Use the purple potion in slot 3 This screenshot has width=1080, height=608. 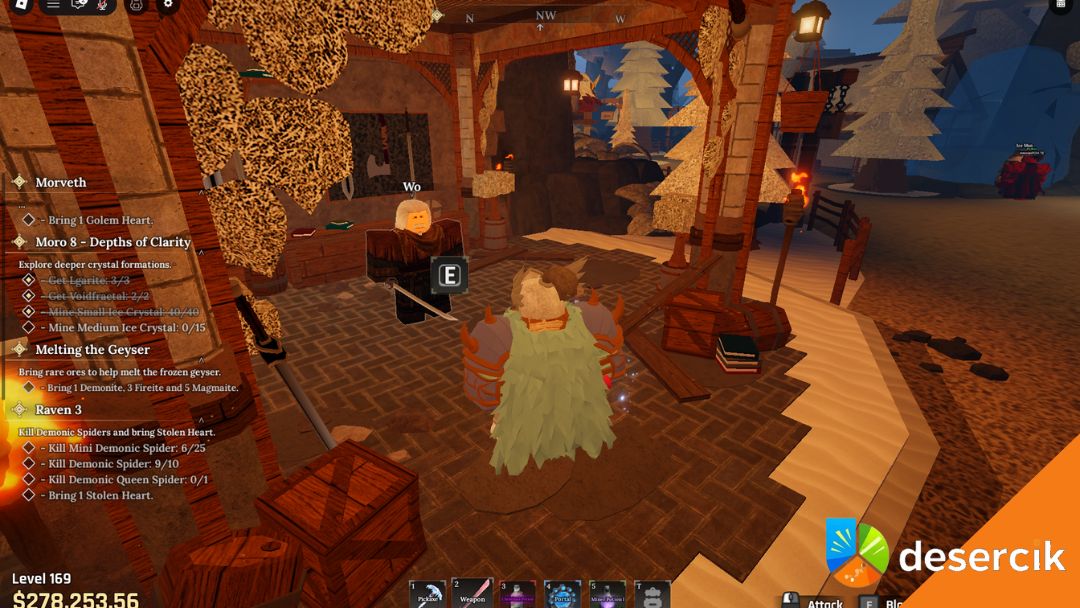[518, 594]
